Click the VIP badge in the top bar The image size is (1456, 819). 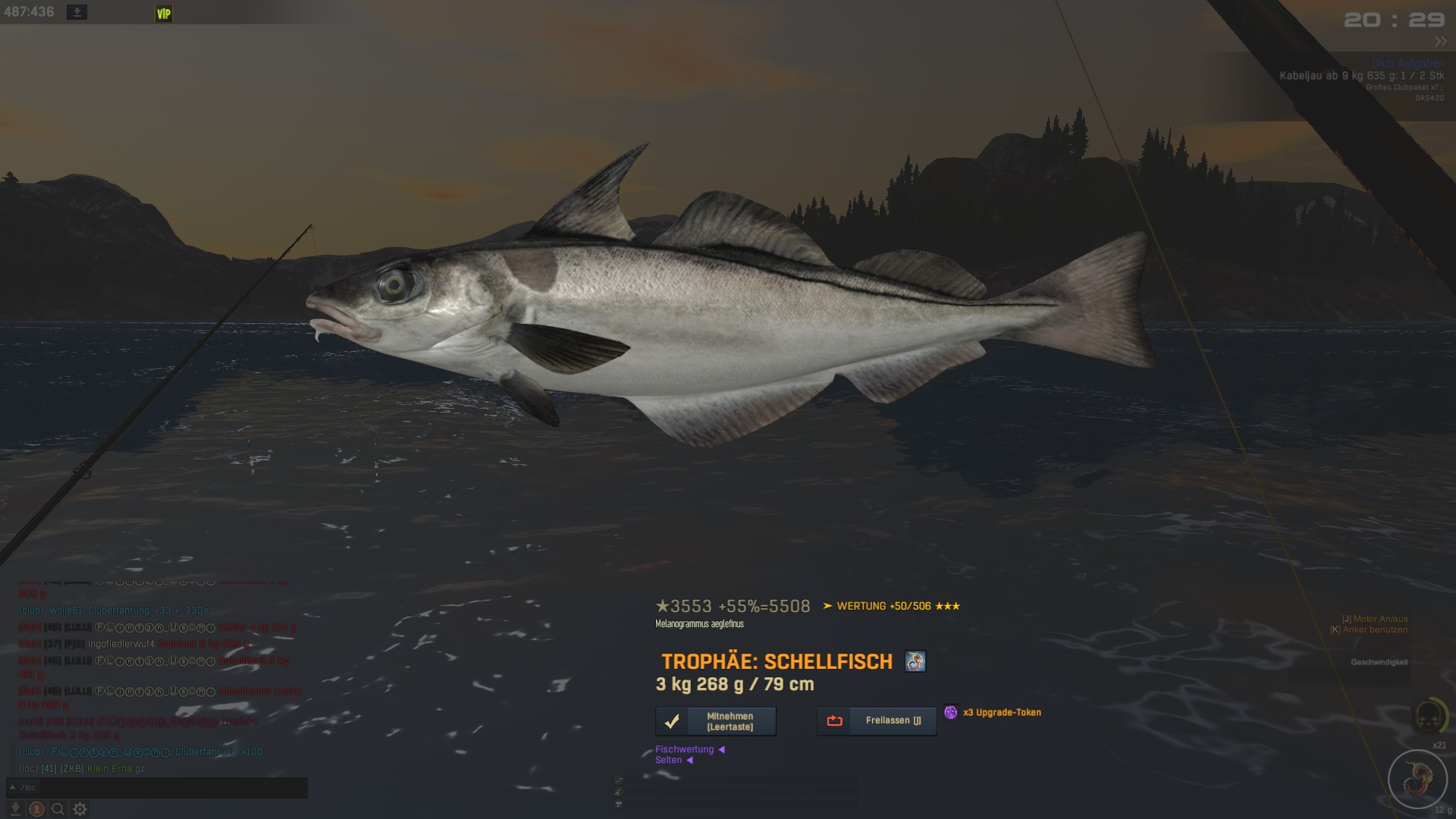coord(164,14)
